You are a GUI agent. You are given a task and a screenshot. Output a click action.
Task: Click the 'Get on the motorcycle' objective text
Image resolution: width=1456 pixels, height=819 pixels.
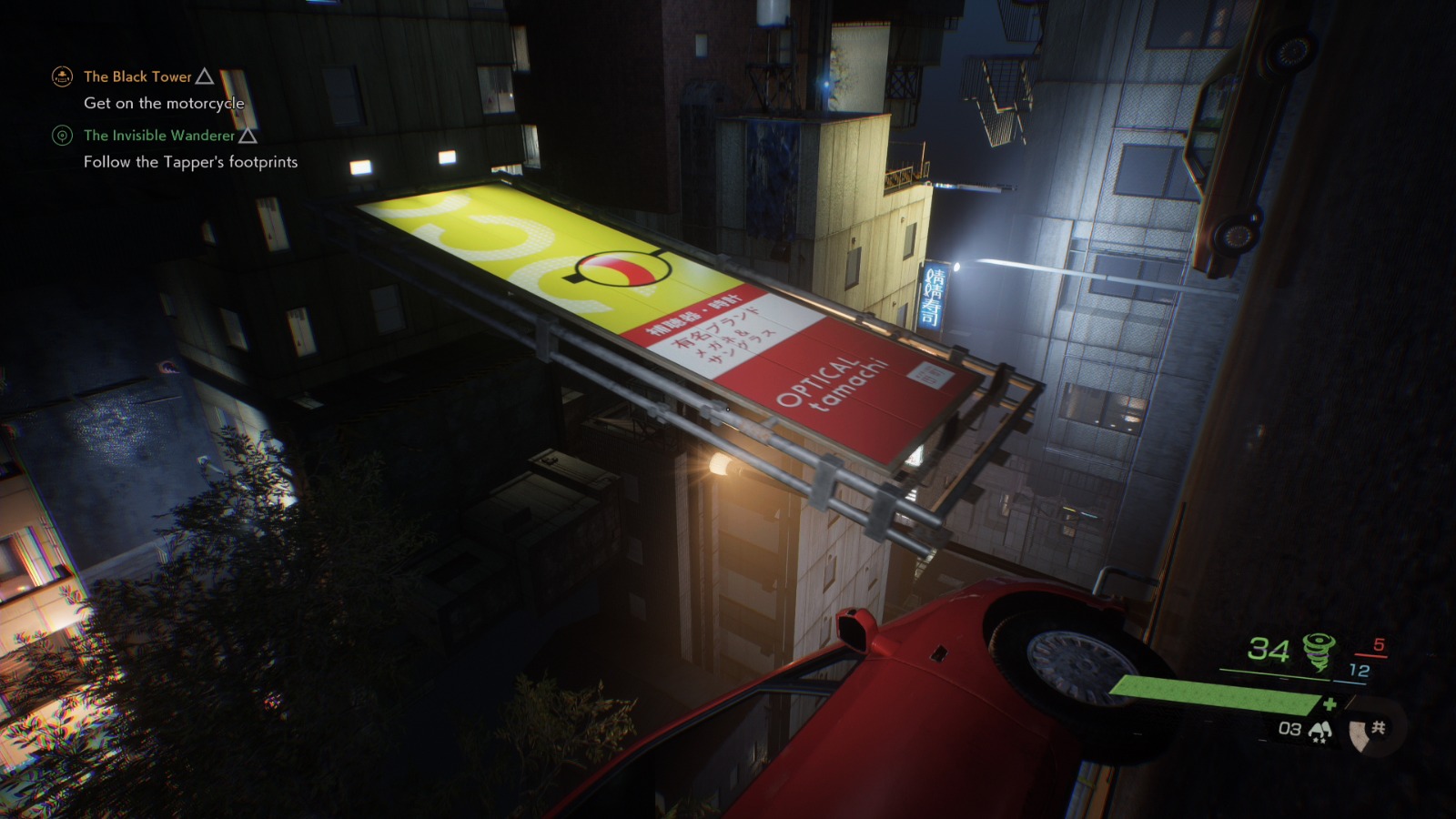163,105
